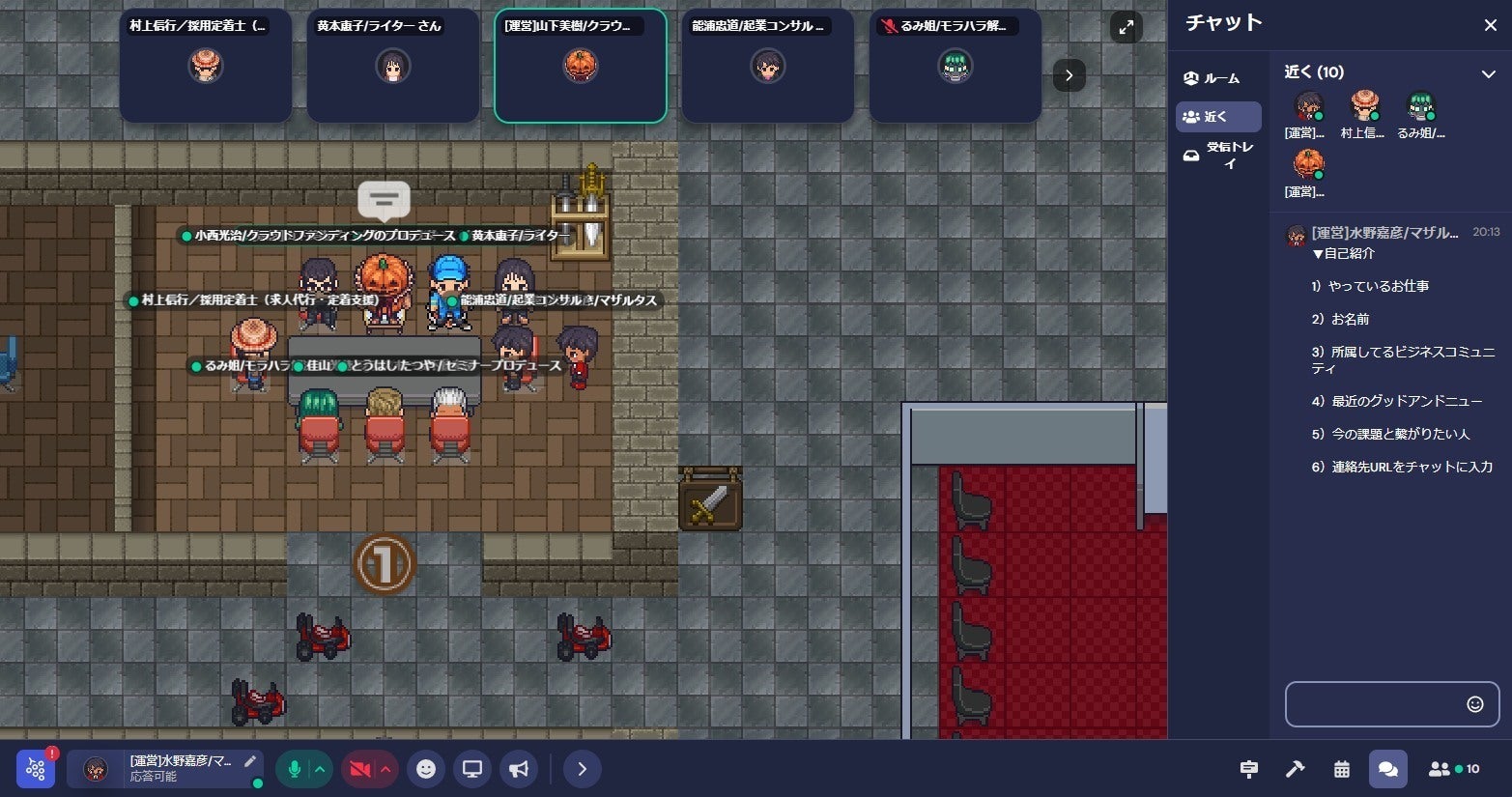
Task: Start screen sharing with monitor button
Action: pyautogui.click(x=472, y=769)
